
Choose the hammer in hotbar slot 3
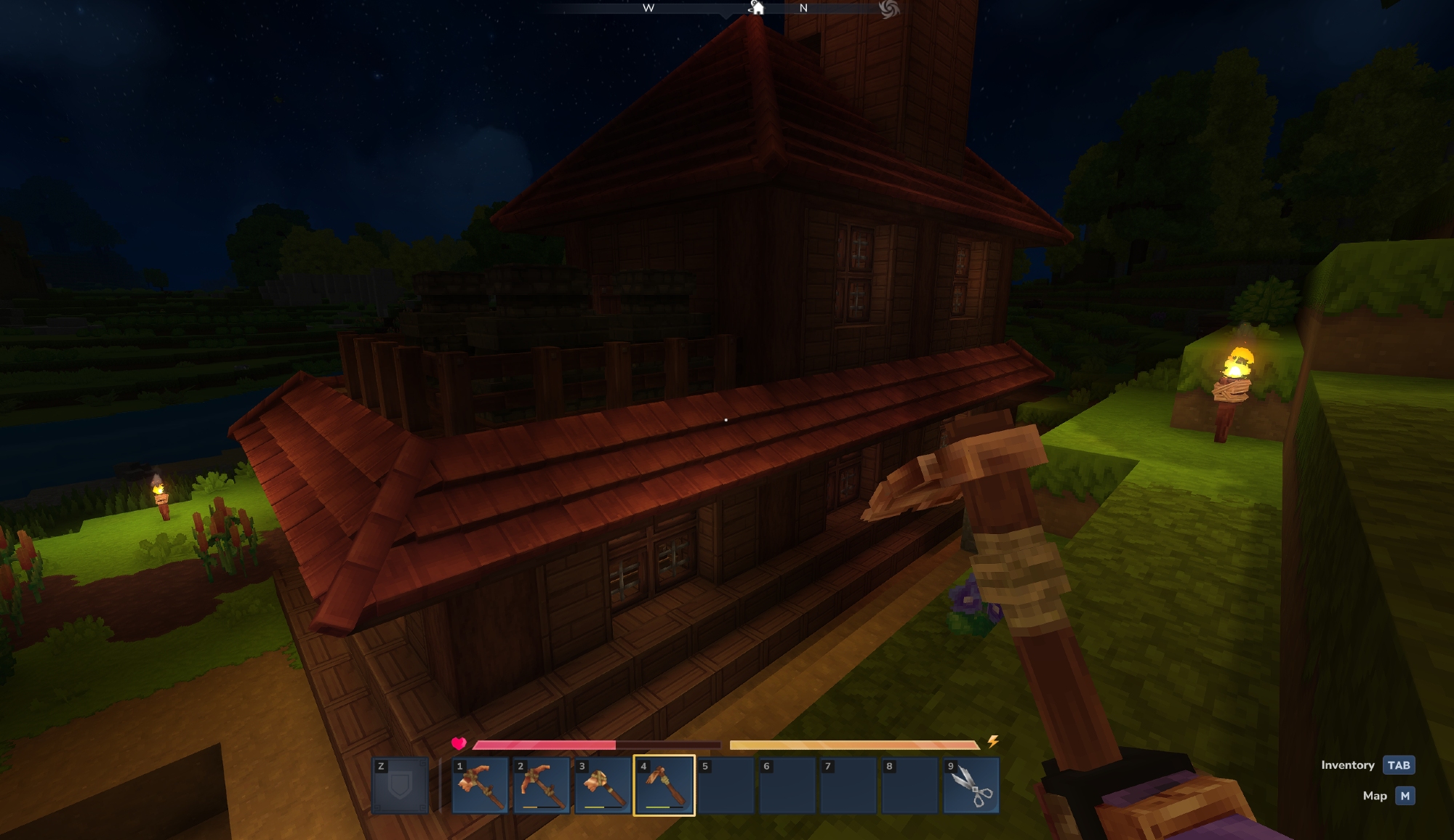pyautogui.click(x=603, y=786)
